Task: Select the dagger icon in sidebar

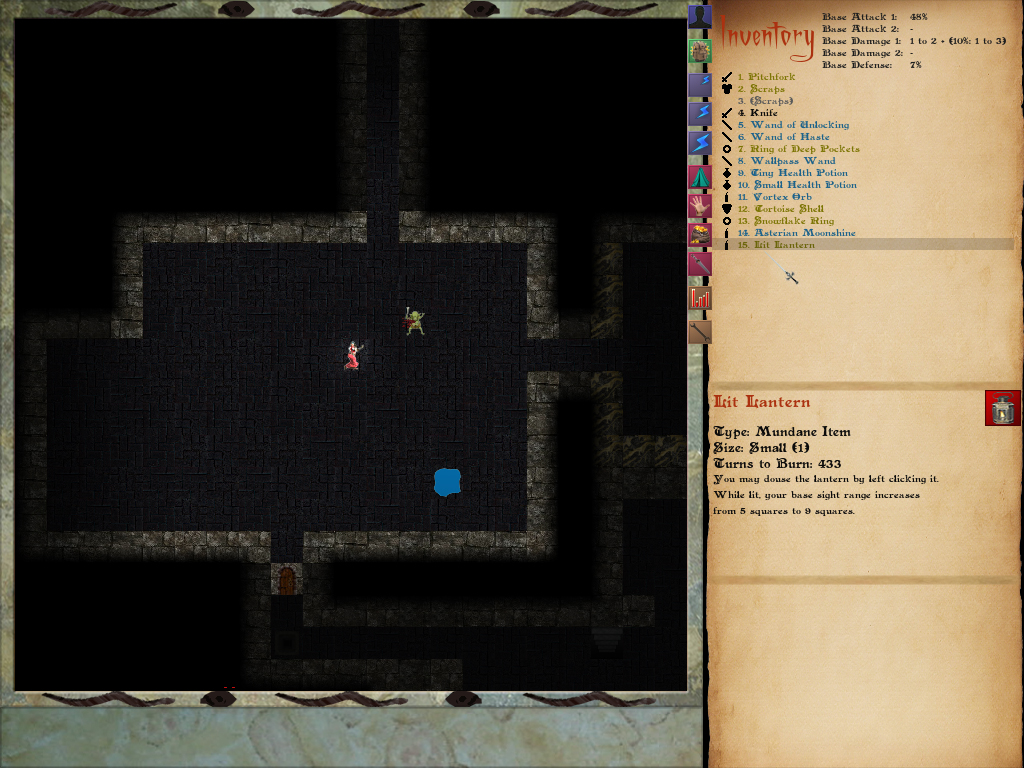Action: (700, 265)
